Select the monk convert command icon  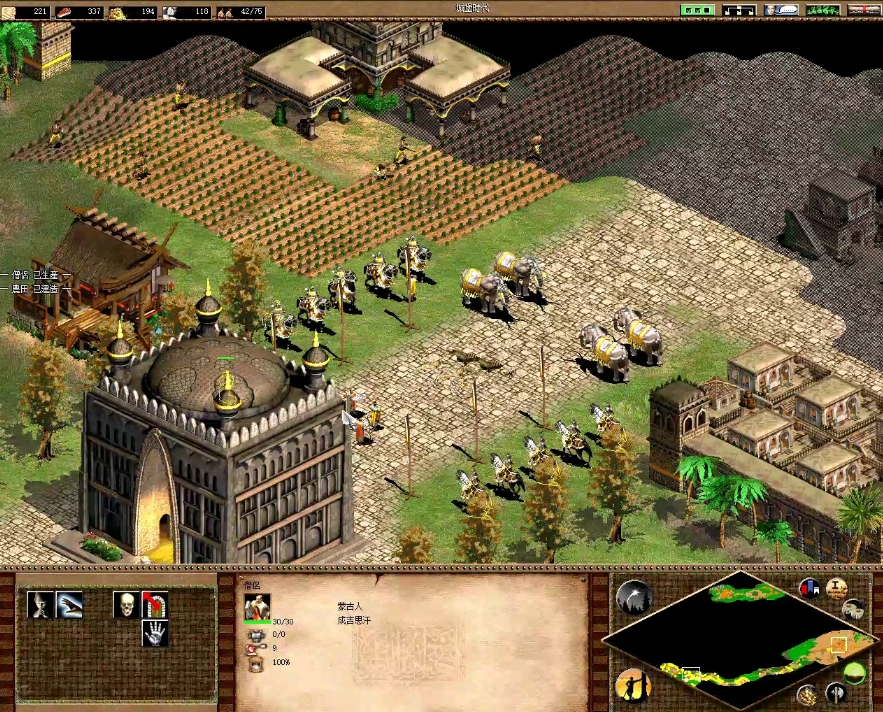pos(41,604)
